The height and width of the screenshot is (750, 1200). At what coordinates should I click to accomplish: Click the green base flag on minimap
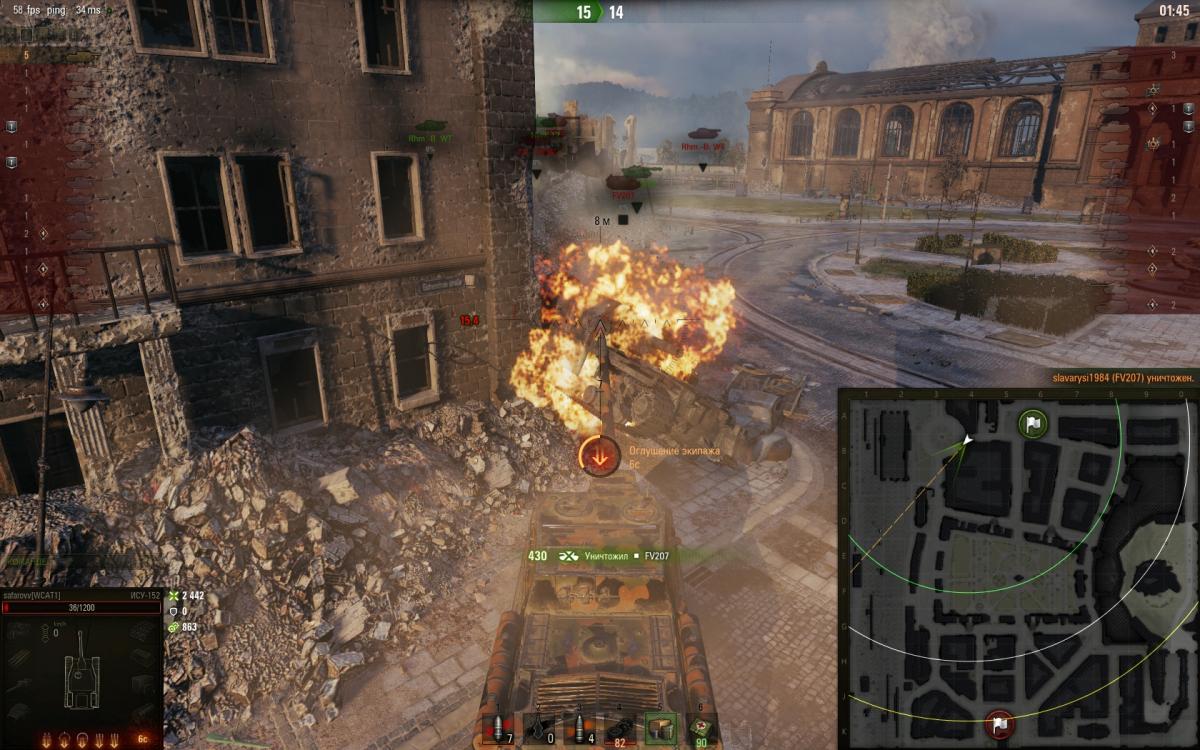pos(1032,424)
